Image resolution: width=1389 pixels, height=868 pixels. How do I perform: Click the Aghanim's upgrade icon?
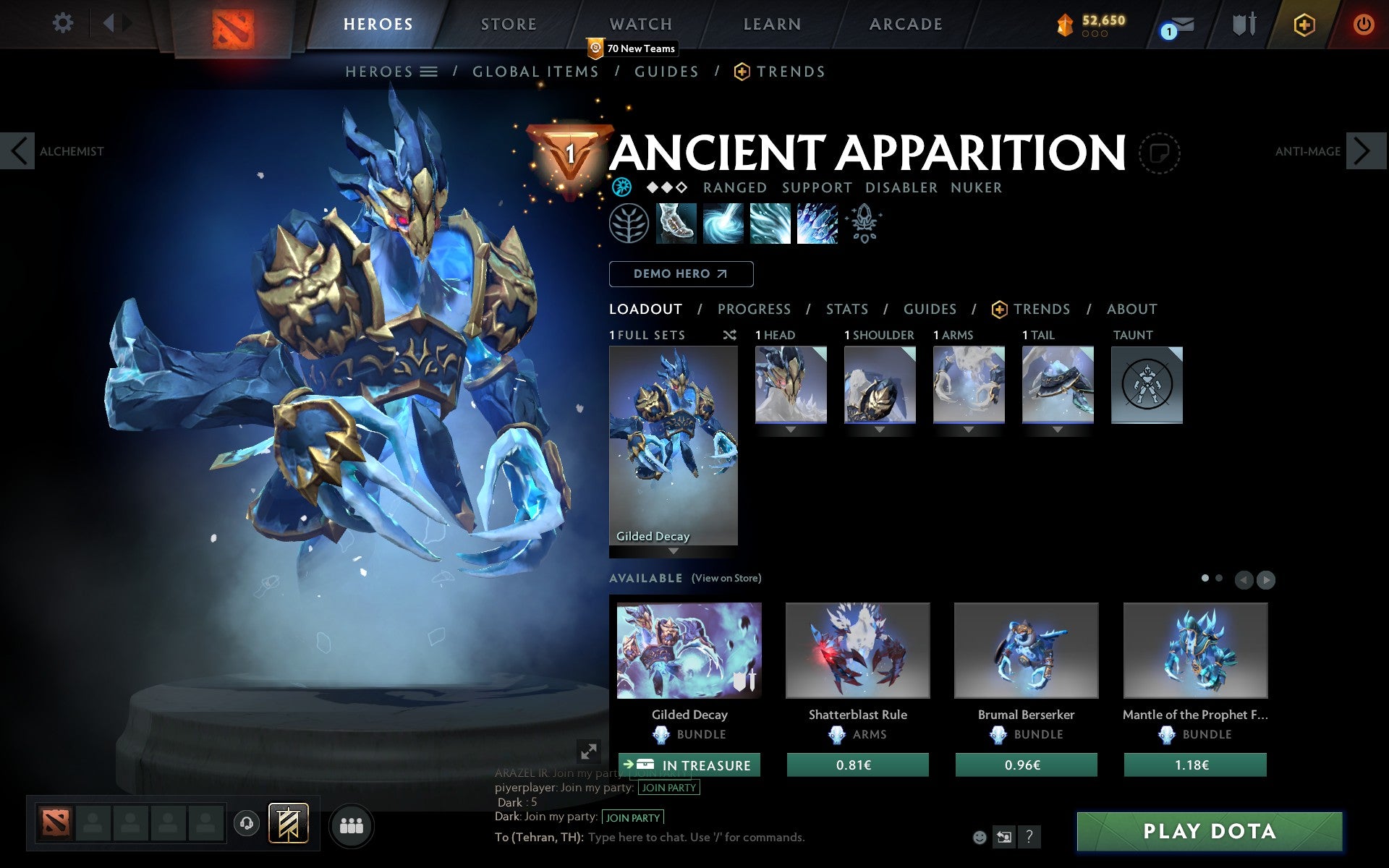point(865,224)
